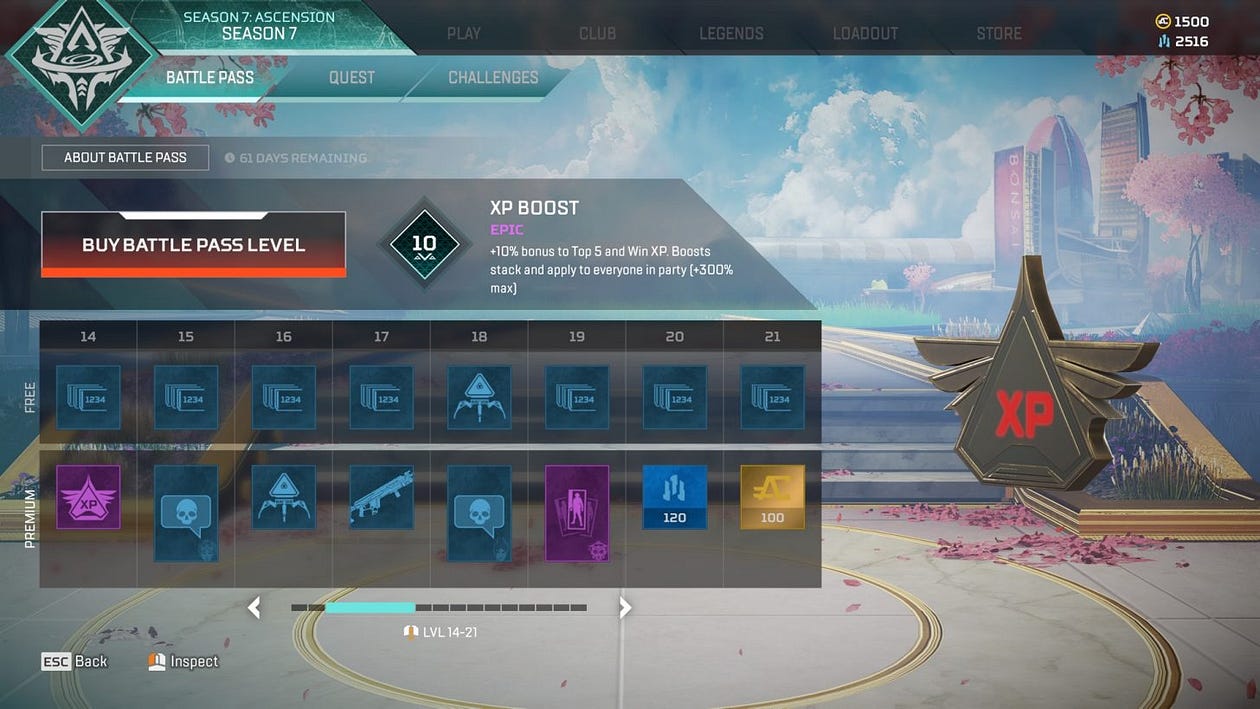Image resolution: width=1260 pixels, height=709 pixels.
Task: Open the Challenges tab
Action: [x=493, y=77]
